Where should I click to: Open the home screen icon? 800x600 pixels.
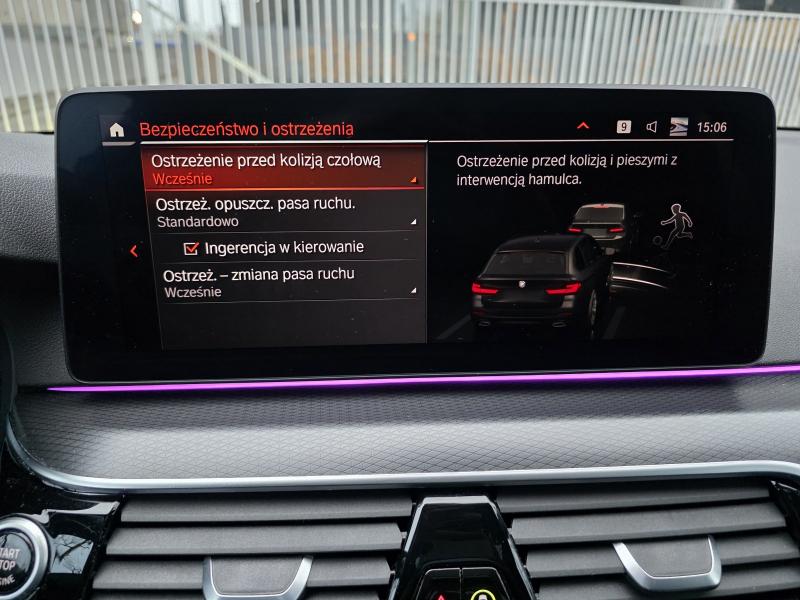(x=117, y=129)
